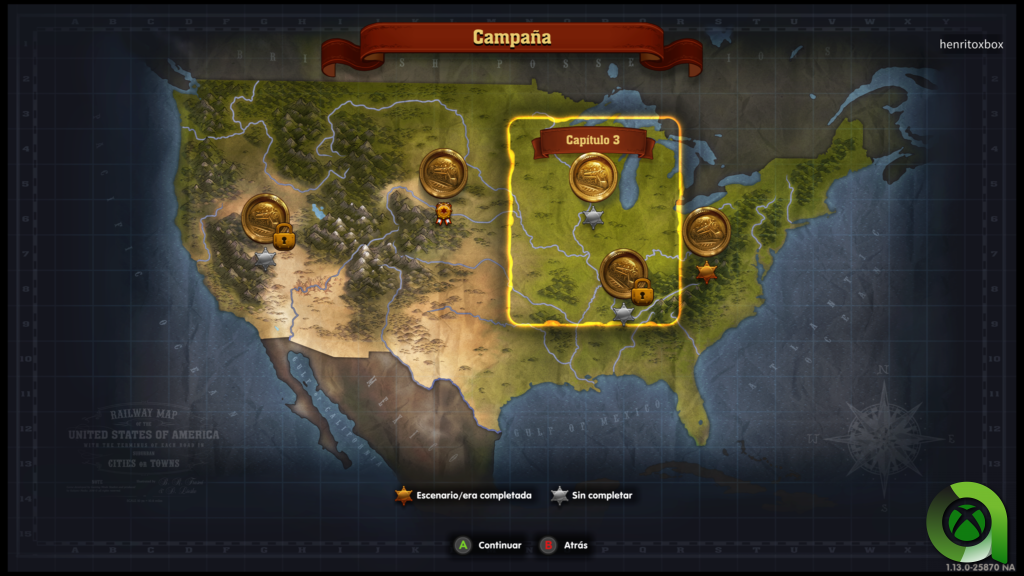
Task: Click the Capitulo 3 ribbon banner
Action: [x=593, y=141]
